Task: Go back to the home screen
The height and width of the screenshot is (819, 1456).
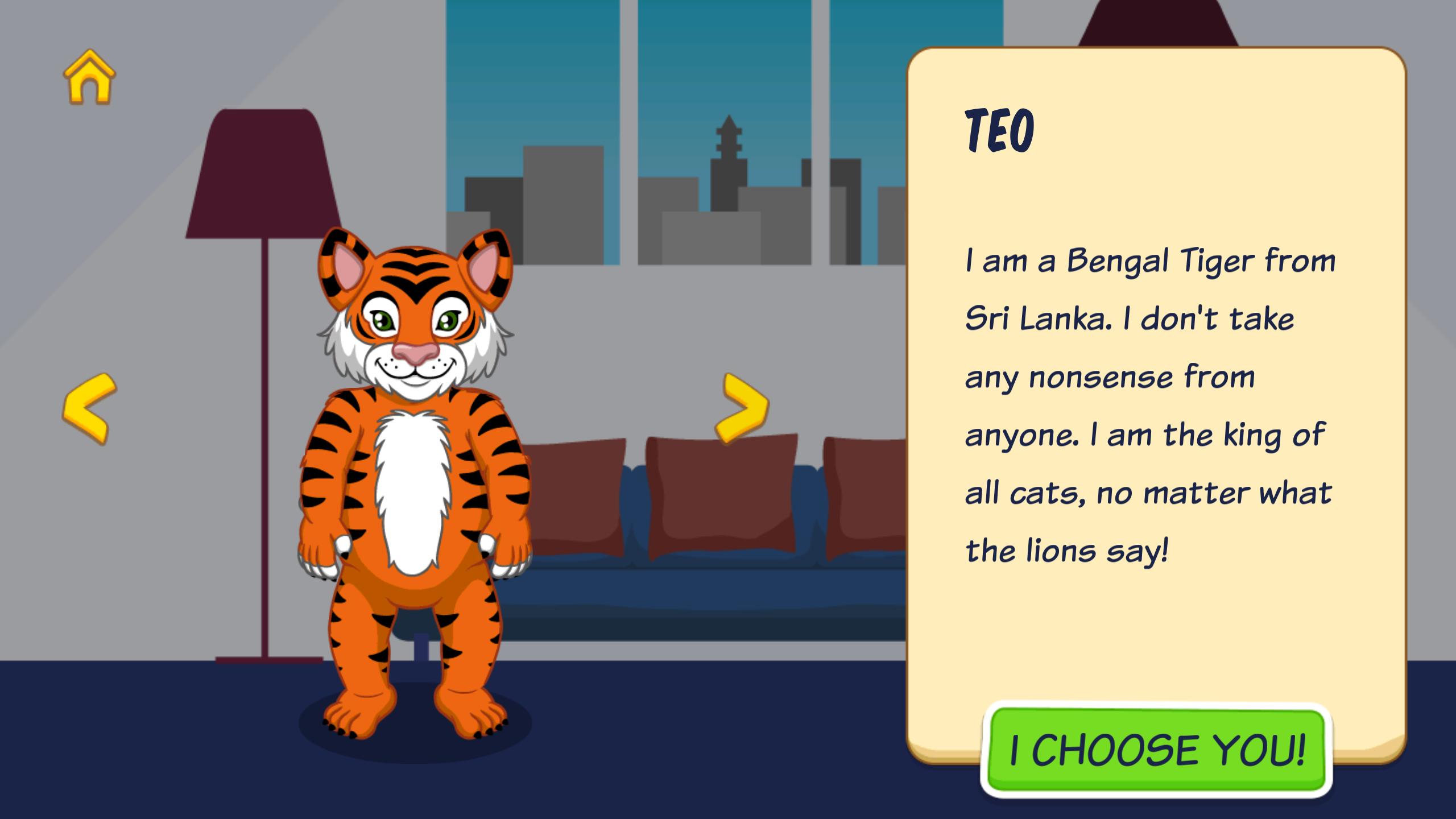Action: [x=89, y=77]
